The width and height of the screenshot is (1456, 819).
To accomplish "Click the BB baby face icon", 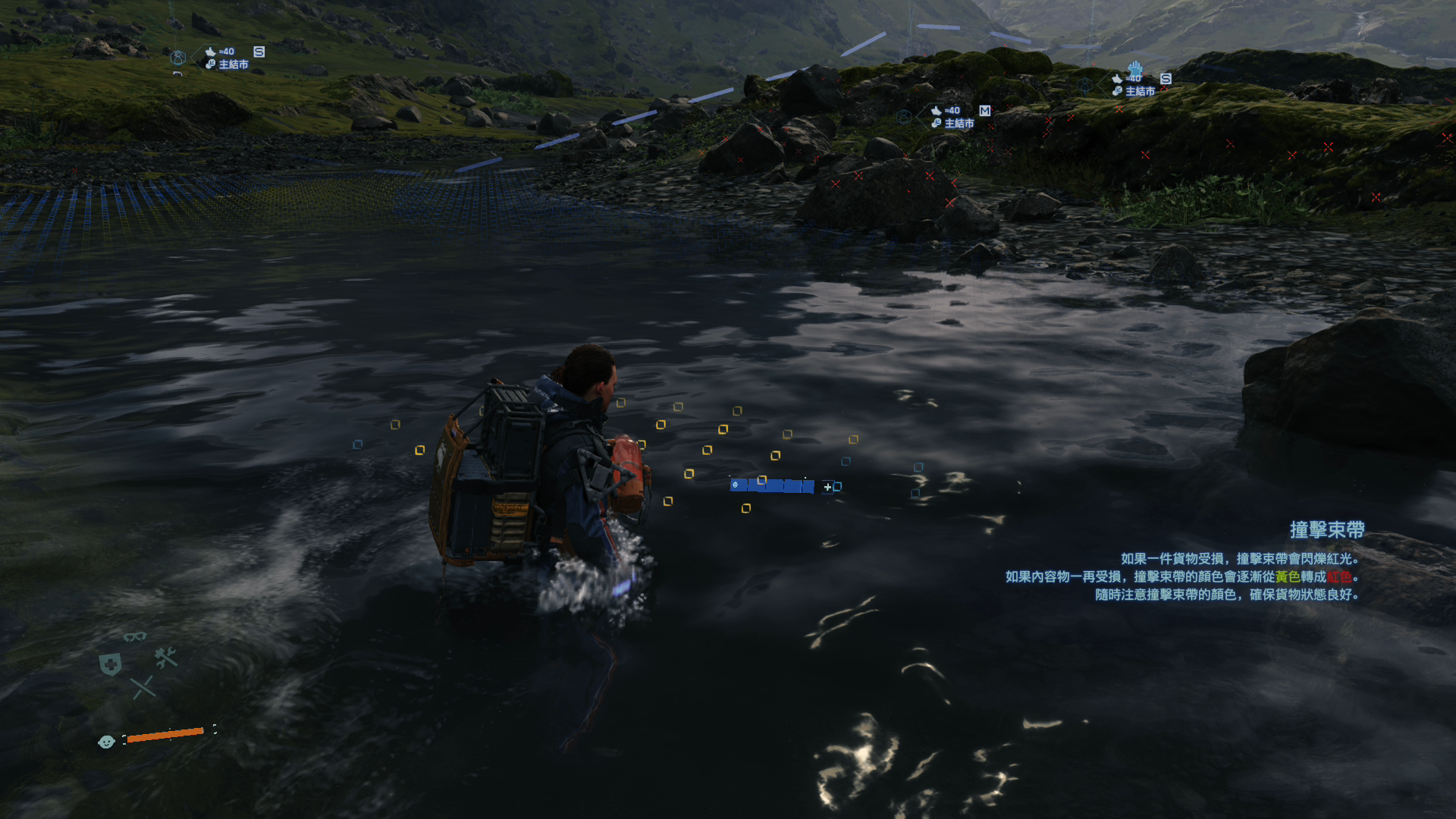I will click(106, 742).
